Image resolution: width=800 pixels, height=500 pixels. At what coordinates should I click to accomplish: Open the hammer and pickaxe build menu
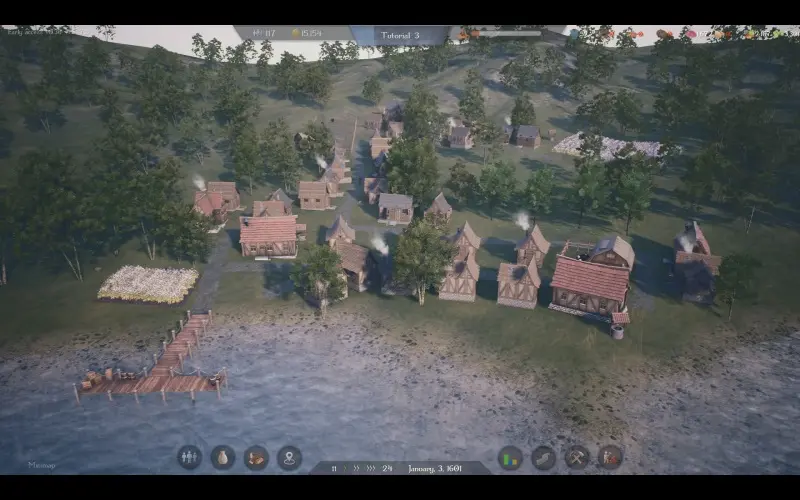[x=577, y=458]
